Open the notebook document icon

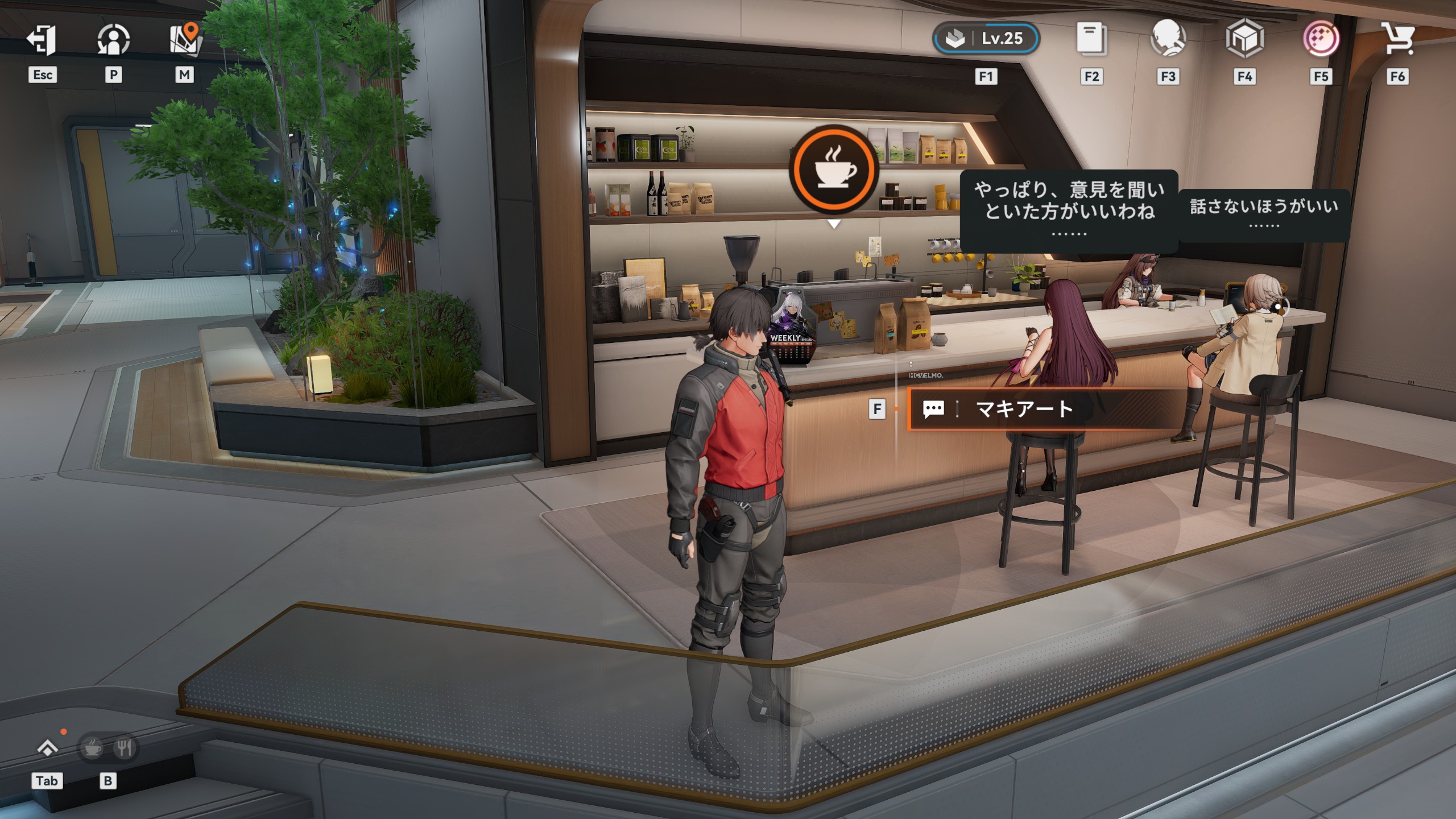coord(1091,39)
